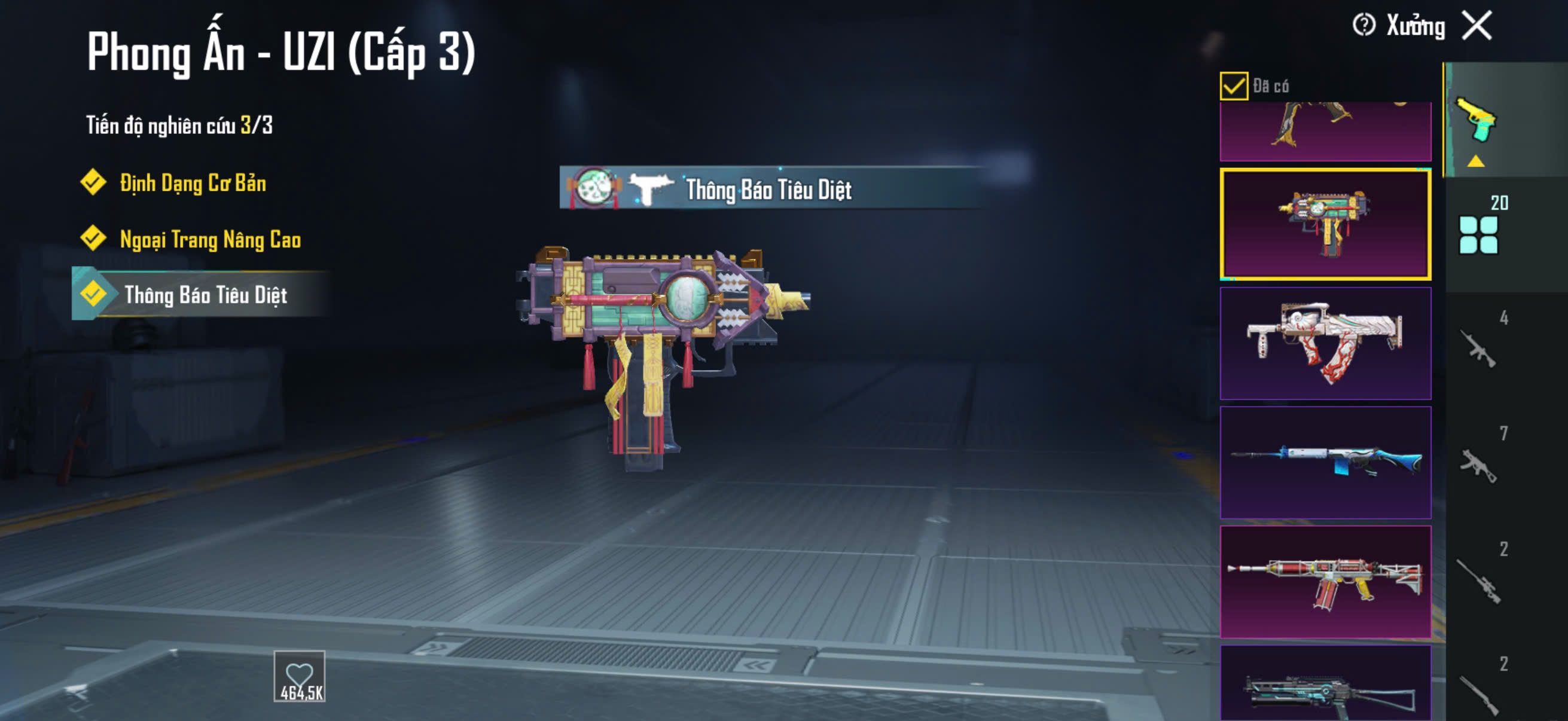
Task: Select the red and white rifle skin
Action: pyautogui.click(x=1325, y=582)
